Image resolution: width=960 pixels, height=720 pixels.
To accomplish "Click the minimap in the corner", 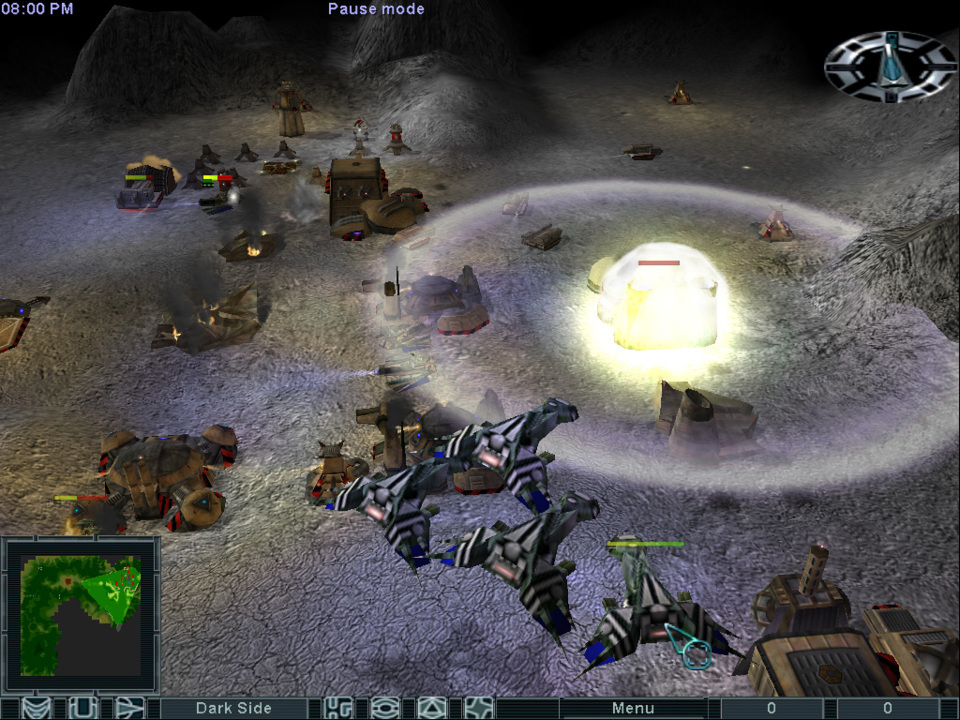I will 81,614.
